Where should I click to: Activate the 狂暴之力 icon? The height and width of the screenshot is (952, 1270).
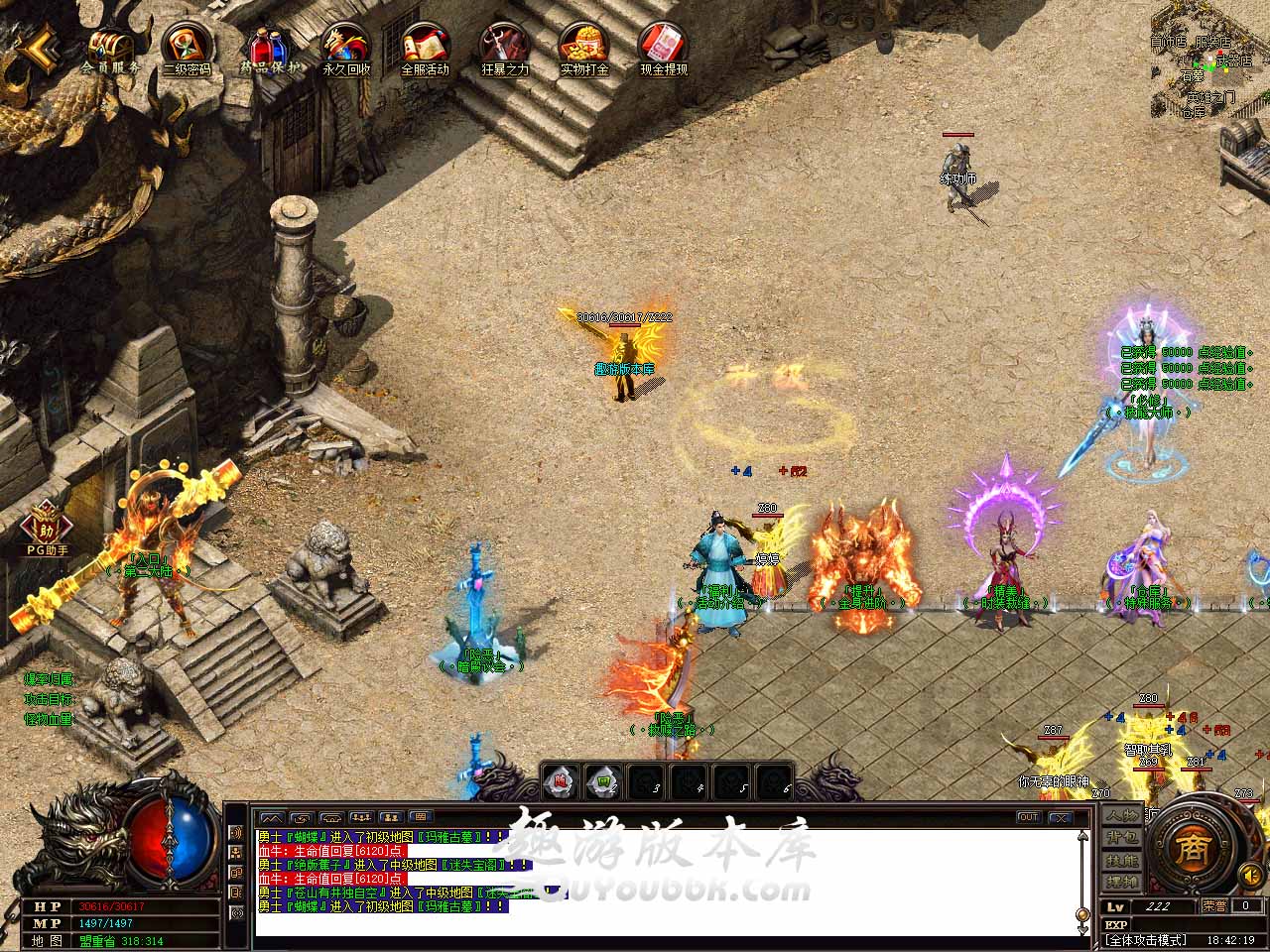coord(504,45)
